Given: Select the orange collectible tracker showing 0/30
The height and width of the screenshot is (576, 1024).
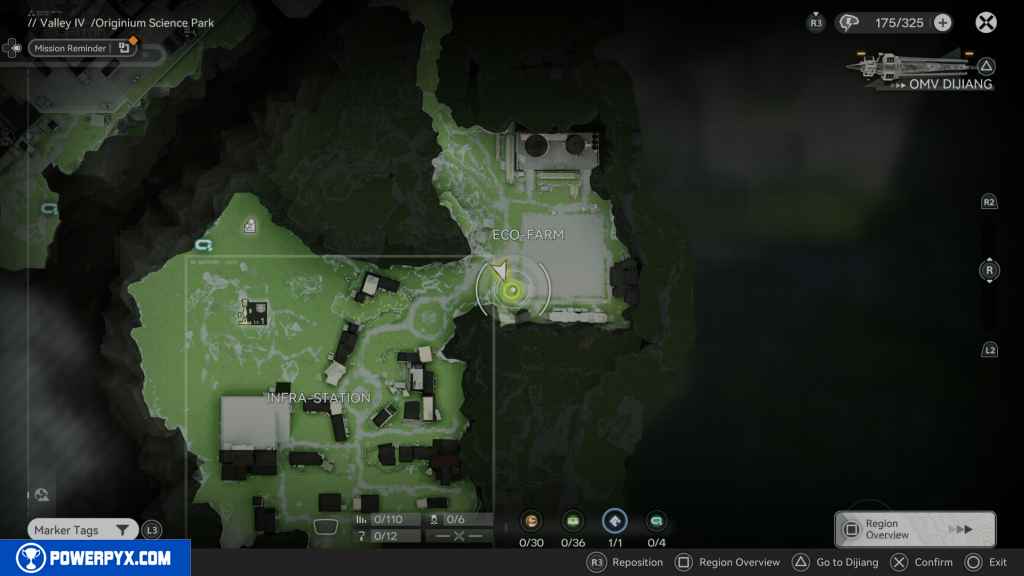Looking at the screenshot, I should click(531, 521).
